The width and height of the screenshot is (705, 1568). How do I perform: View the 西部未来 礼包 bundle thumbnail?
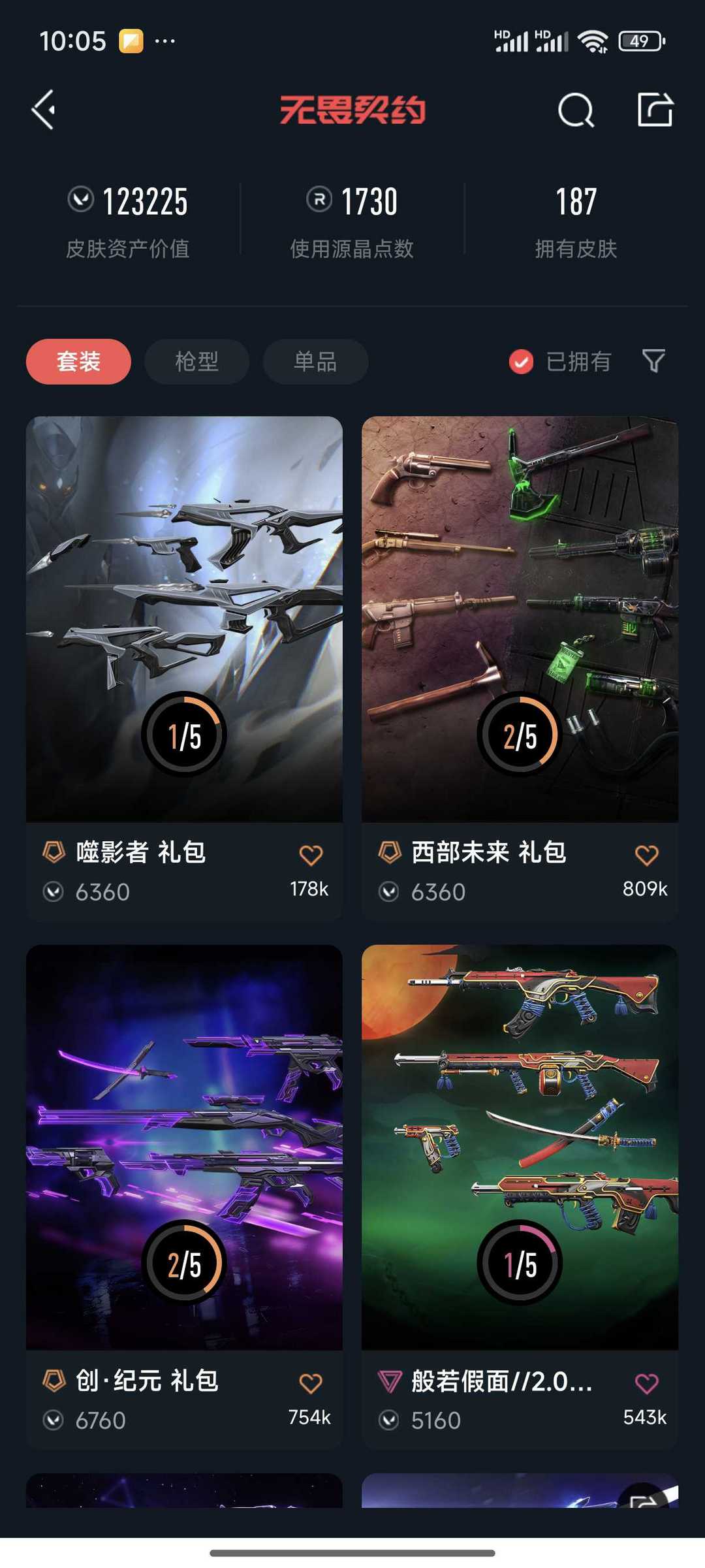(x=520, y=618)
